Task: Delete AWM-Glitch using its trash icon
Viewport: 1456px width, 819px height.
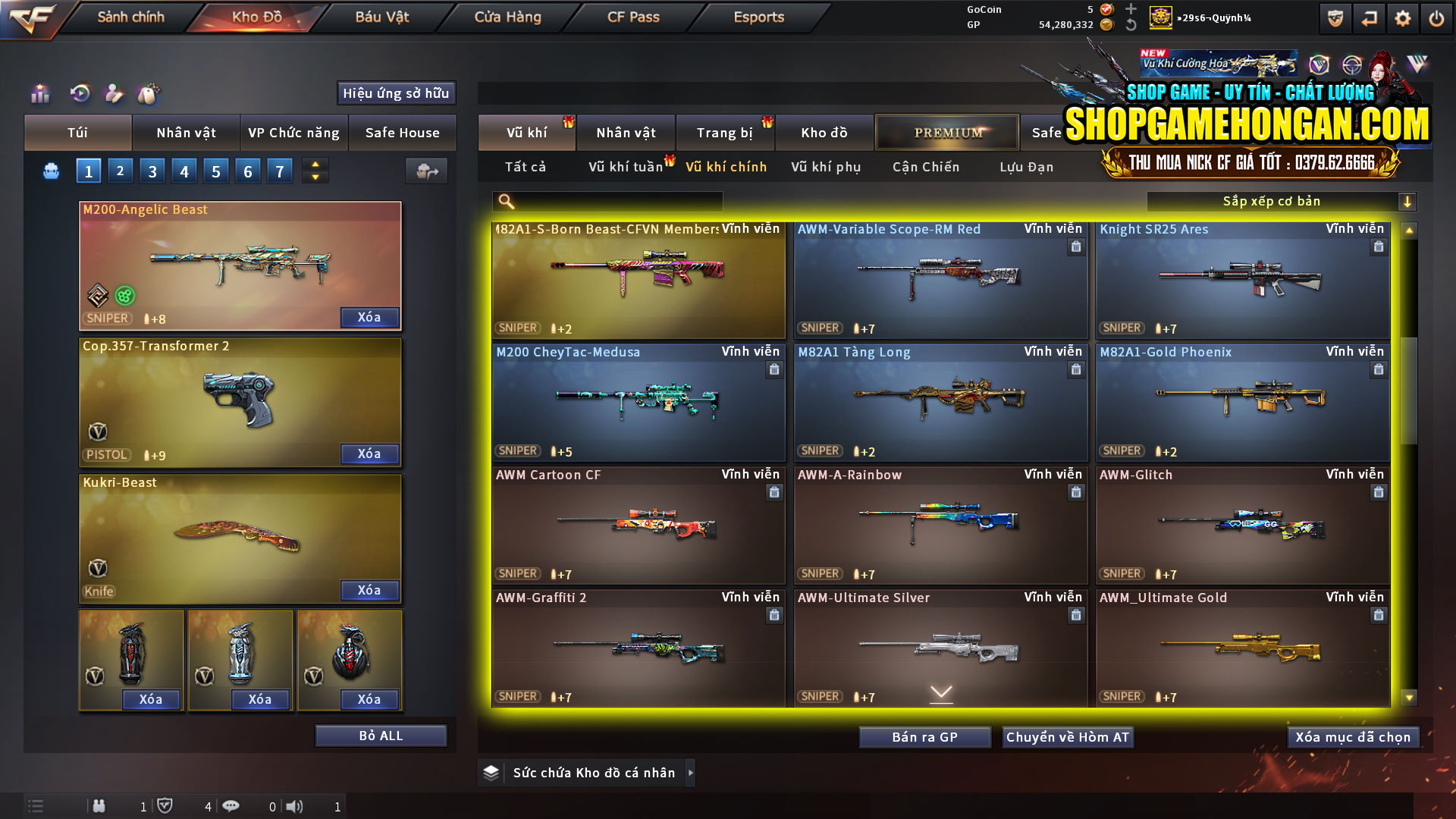Action: click(x=1377, y=492)
